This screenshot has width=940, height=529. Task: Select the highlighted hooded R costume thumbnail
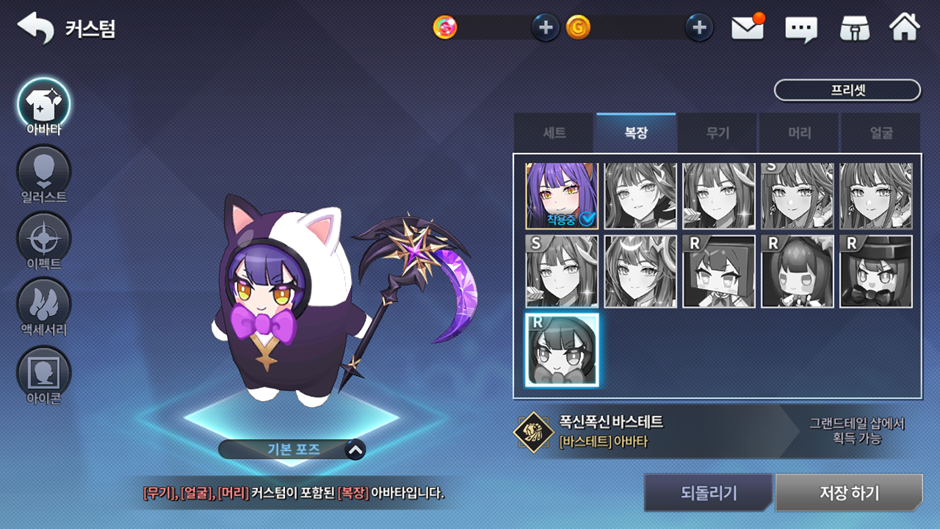coord(561,350)
